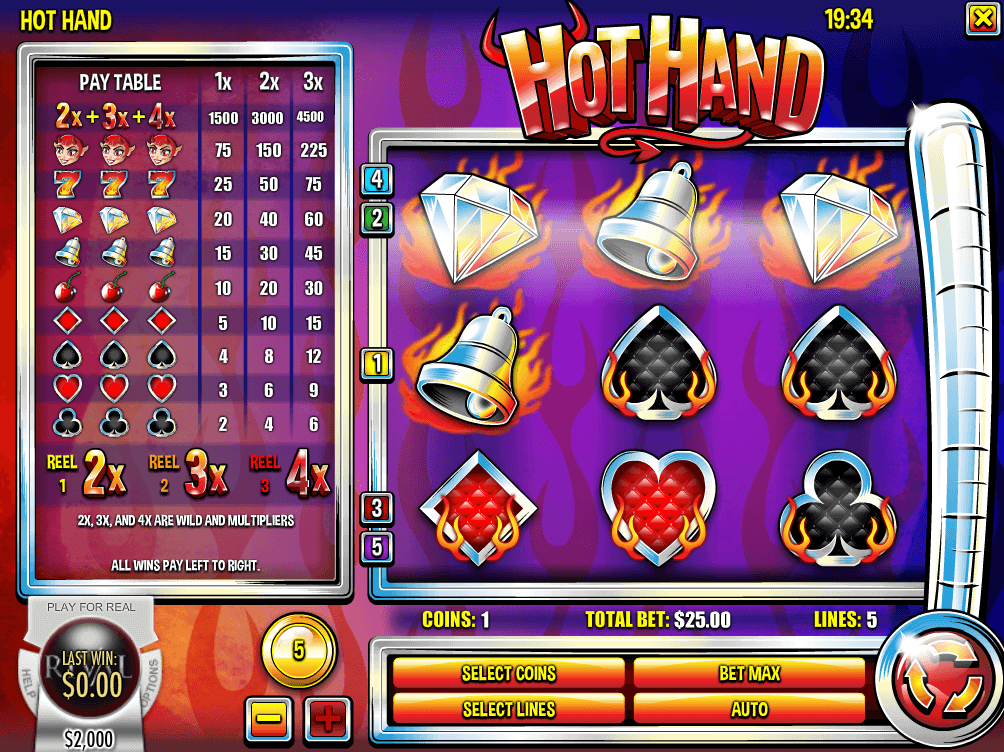
Task: Click the gold coin showing 5
Action: tap(298, 651)
